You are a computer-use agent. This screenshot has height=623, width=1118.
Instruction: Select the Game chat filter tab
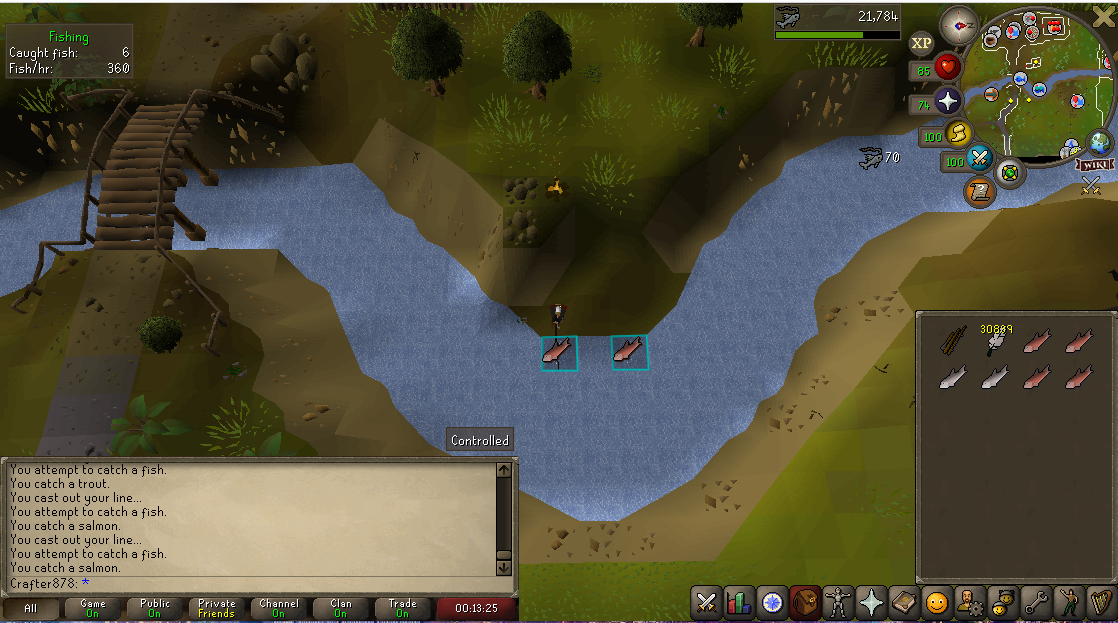(93, 608)
